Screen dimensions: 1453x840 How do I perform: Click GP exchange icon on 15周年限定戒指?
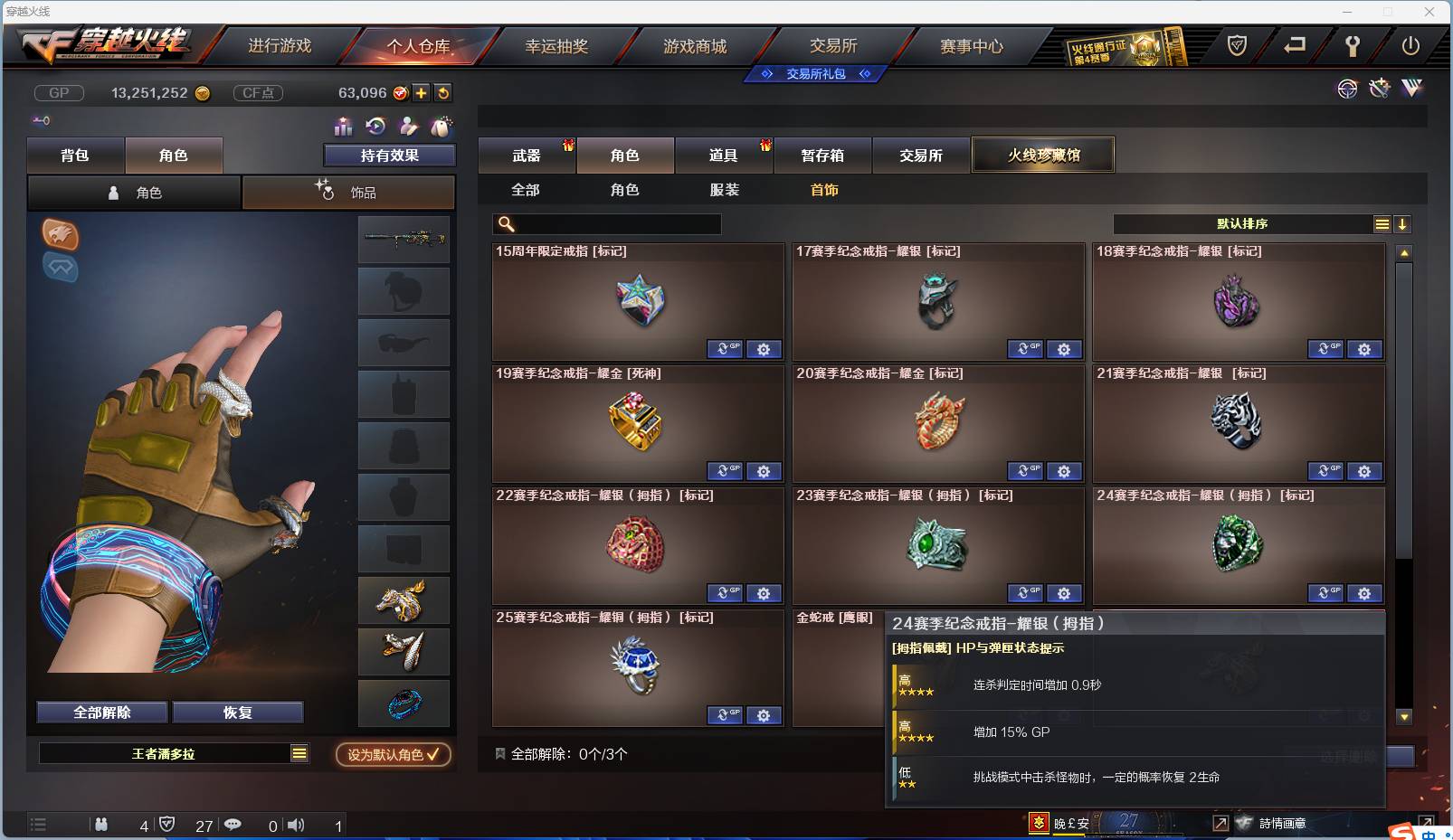(x=725, y=349)
